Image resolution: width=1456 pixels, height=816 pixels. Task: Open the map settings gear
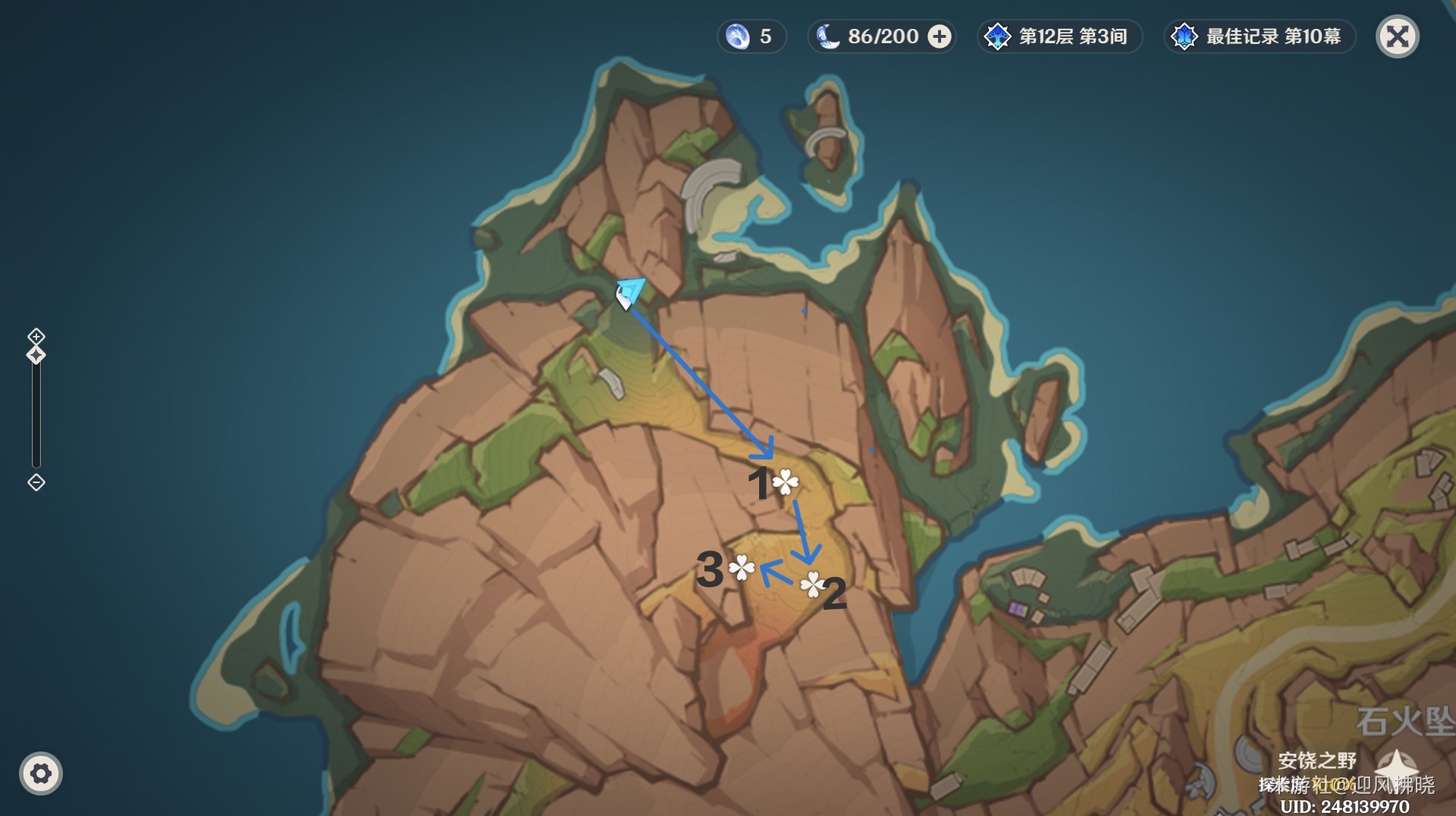41,774
